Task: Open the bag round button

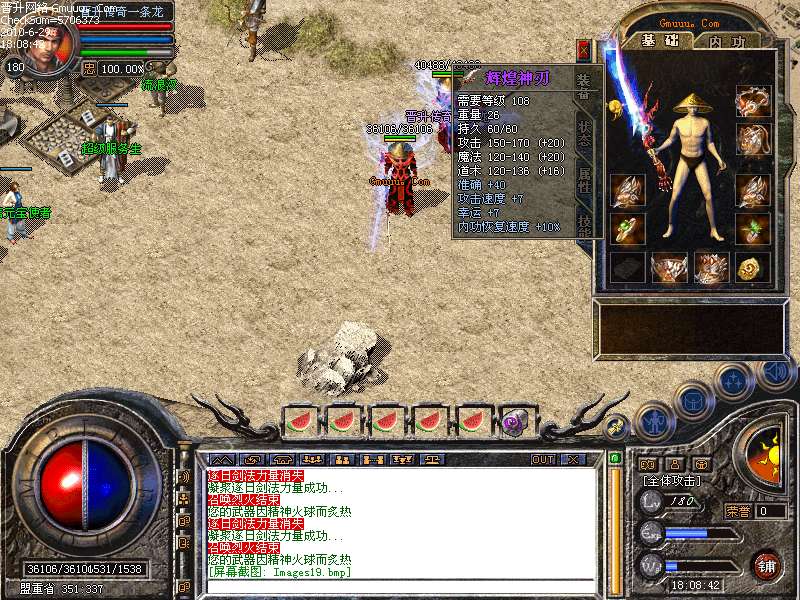Action: pyautogui.click(x=693, y=400)
